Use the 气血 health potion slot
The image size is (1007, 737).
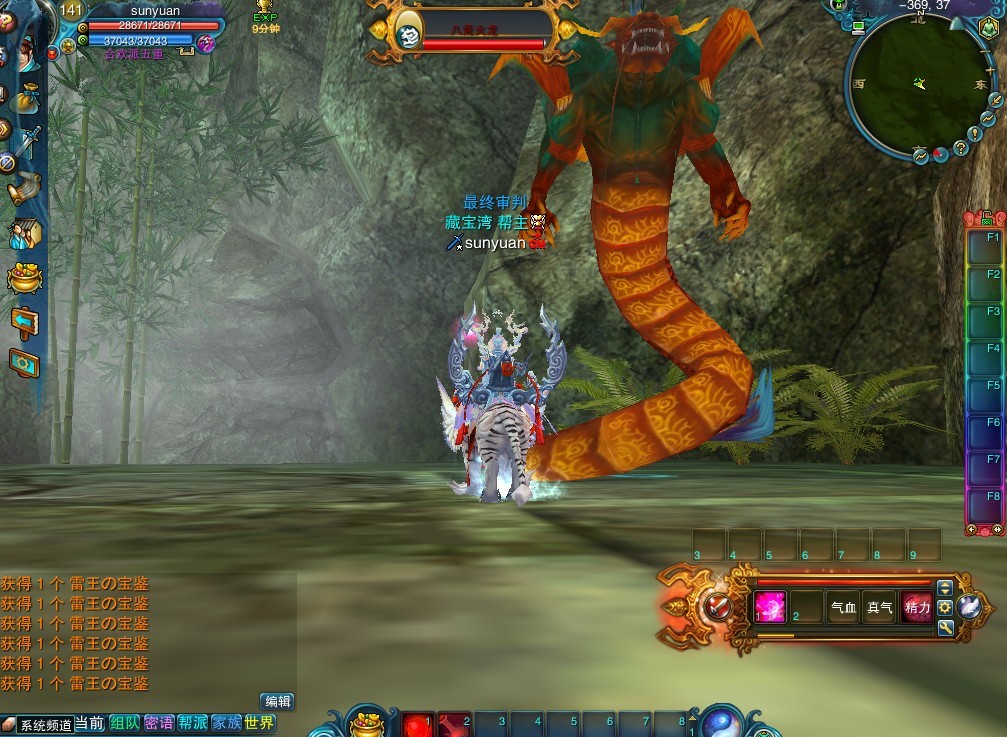[843, 607]
